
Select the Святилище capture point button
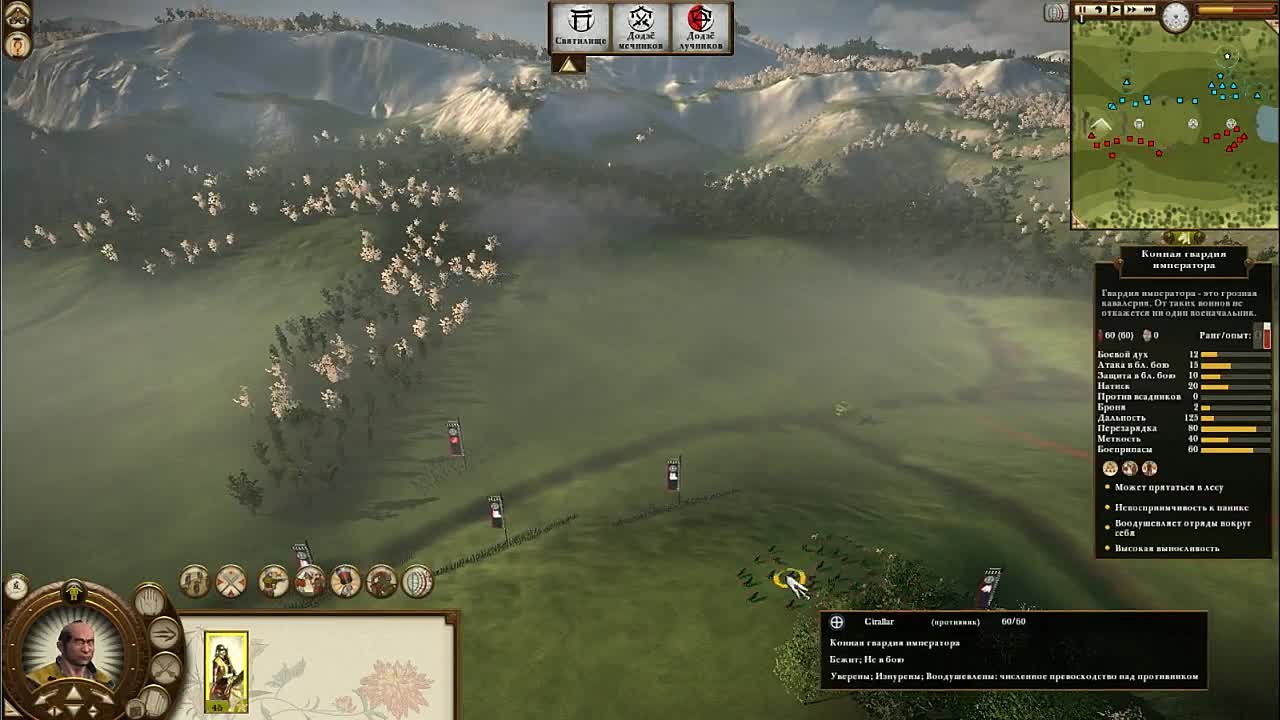[x=581, y=28]
